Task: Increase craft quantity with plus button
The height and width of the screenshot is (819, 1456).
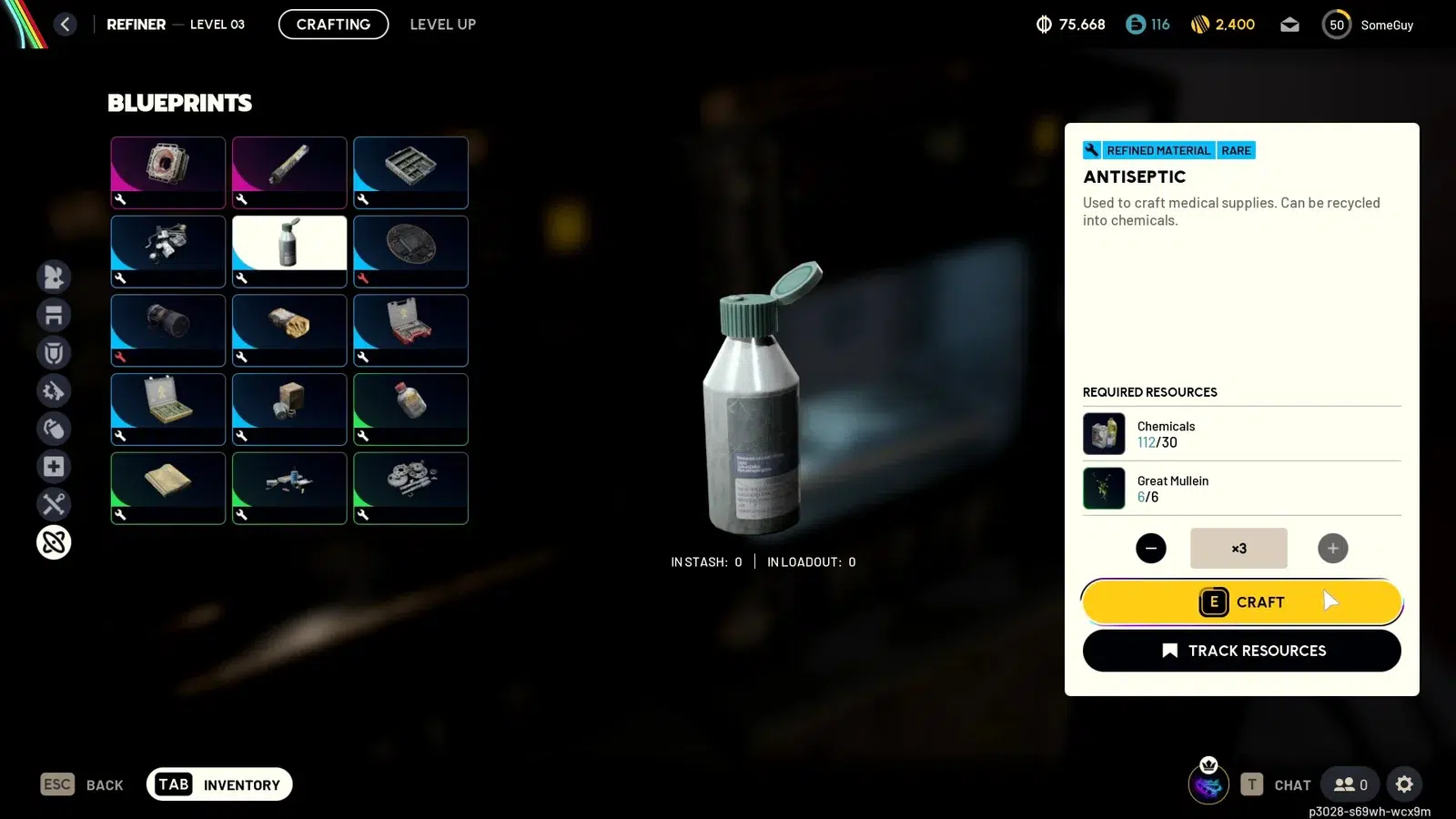Action: [1332, 548]
